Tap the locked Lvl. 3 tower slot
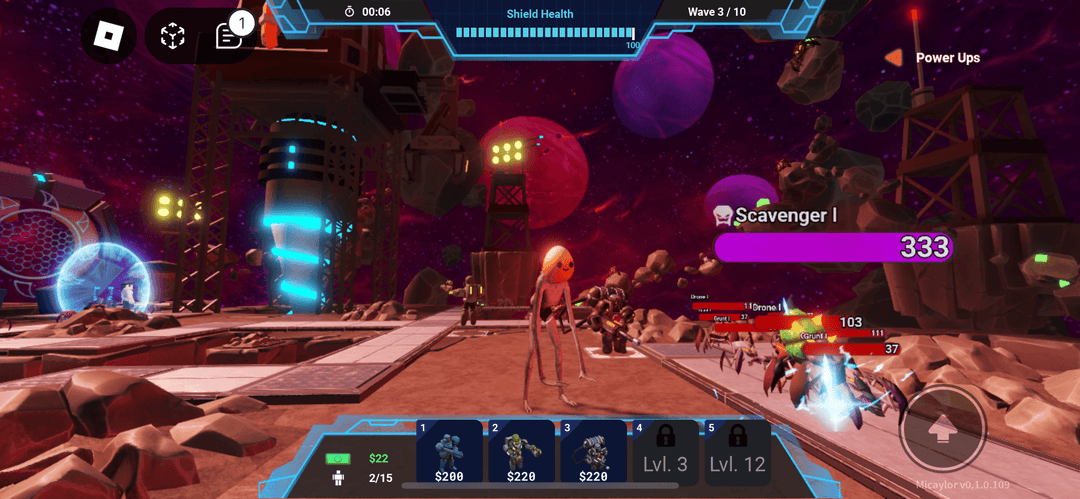1080x499 pixels. (x=665, y=453)
